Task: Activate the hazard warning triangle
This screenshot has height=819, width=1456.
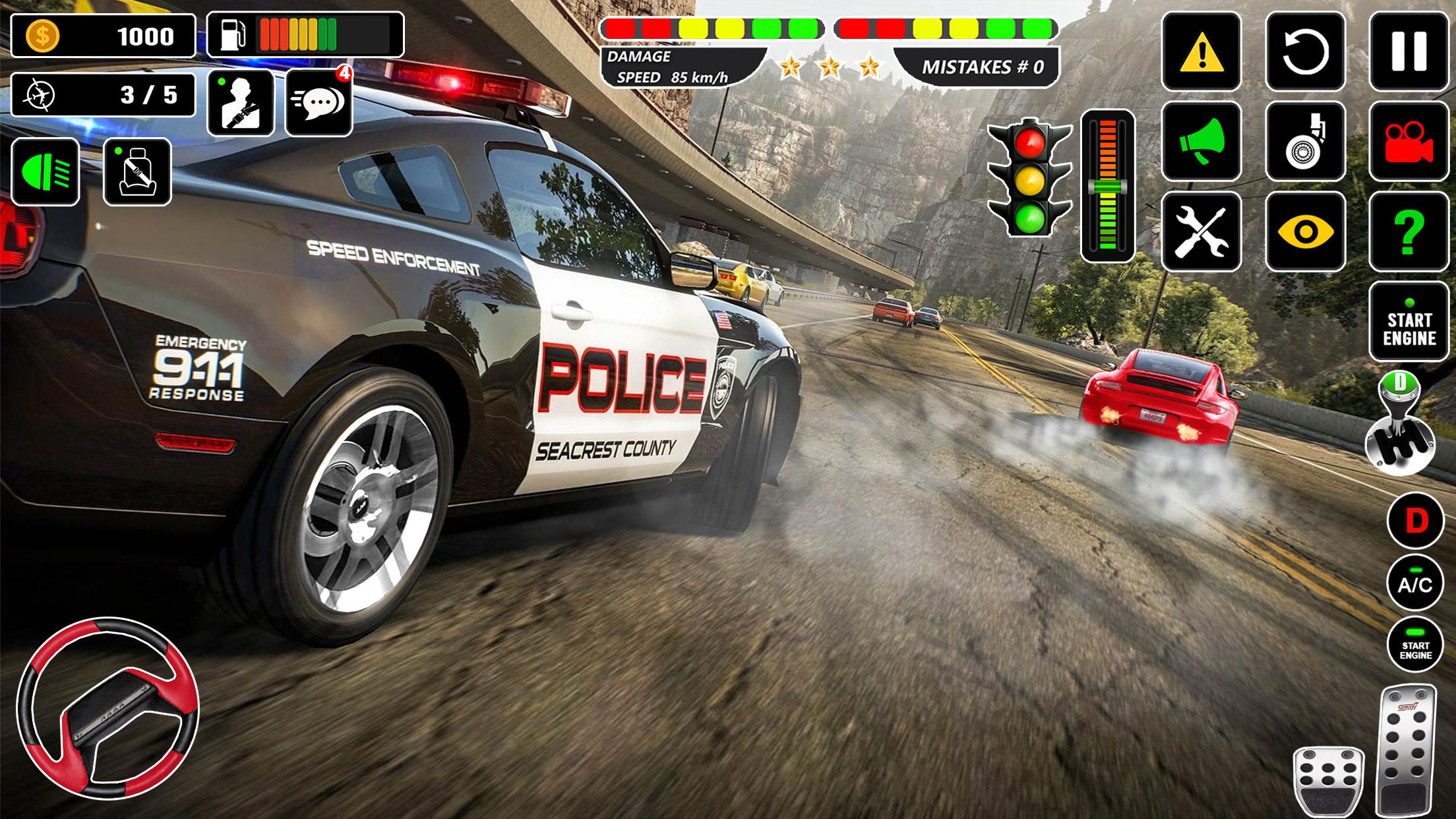Action: pyautogui.click(x=1201, y=52)
